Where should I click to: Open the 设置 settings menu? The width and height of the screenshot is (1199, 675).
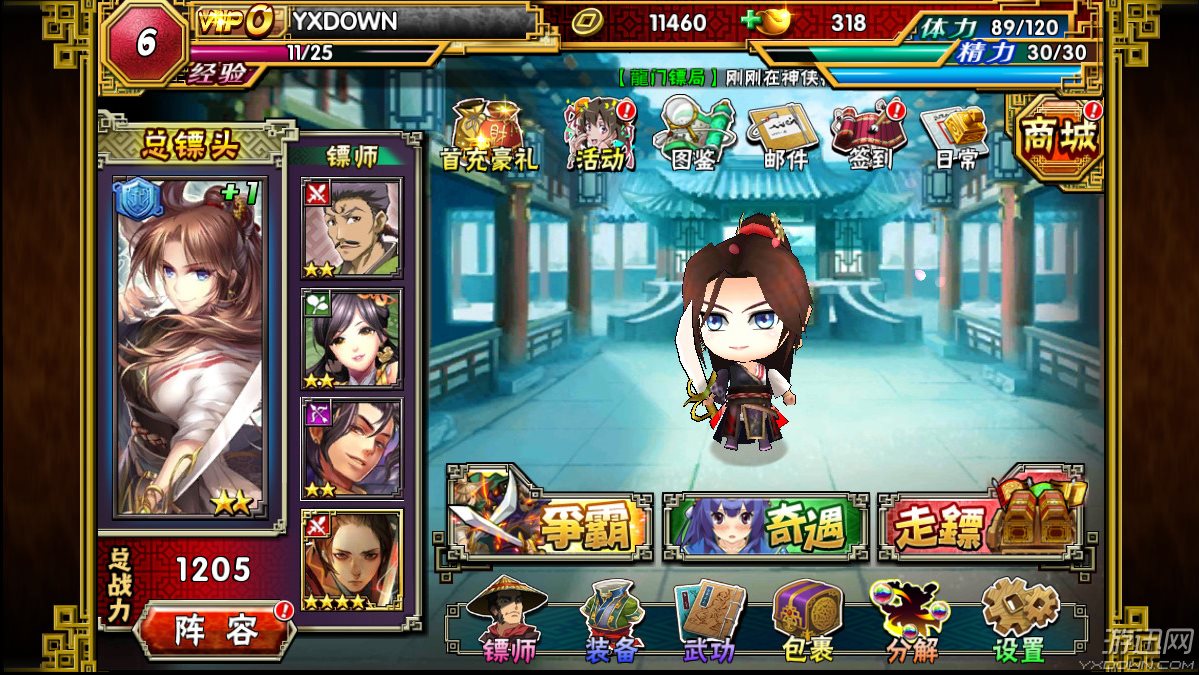[x=1018, y=622]
